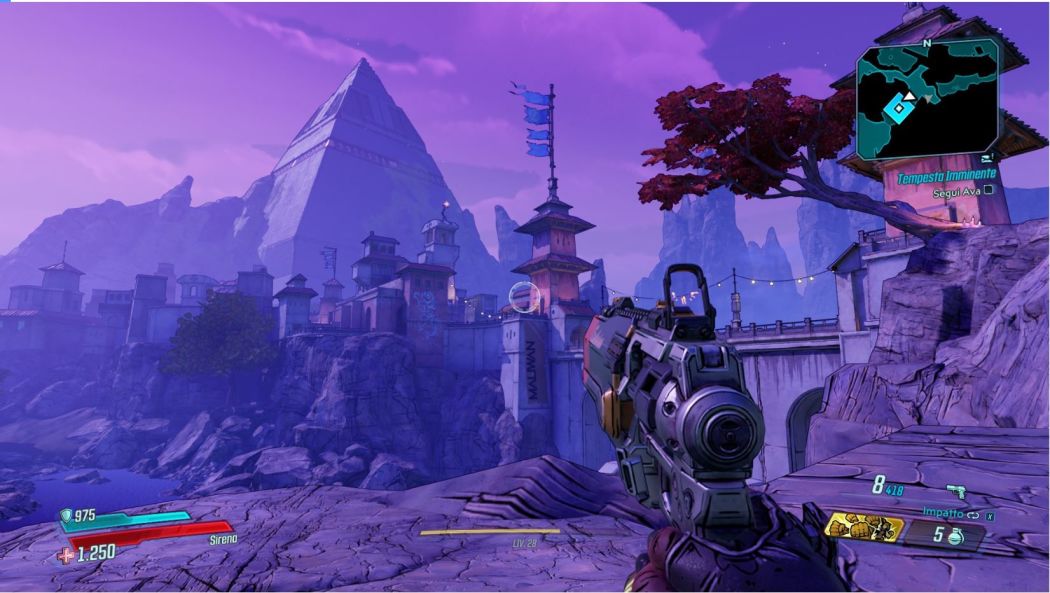Screen dimensions: 1050x593
Task: Open the minimap in the corner
Action: click(x=927, y=98)
